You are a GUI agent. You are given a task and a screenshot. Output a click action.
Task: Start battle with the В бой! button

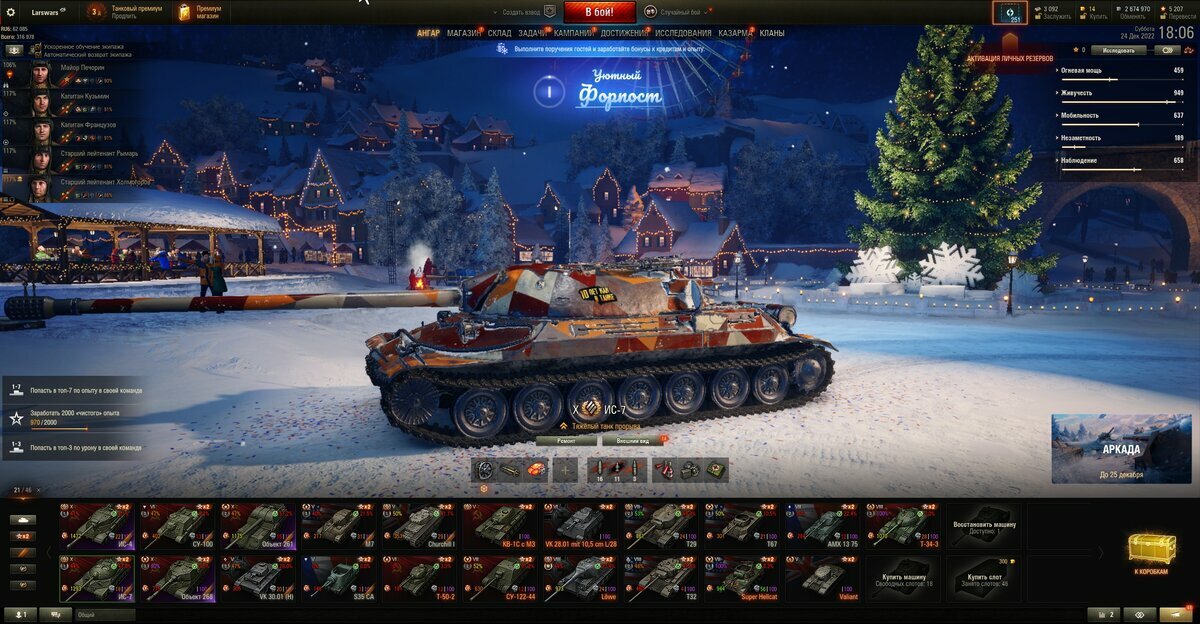(x=599, y=12)
